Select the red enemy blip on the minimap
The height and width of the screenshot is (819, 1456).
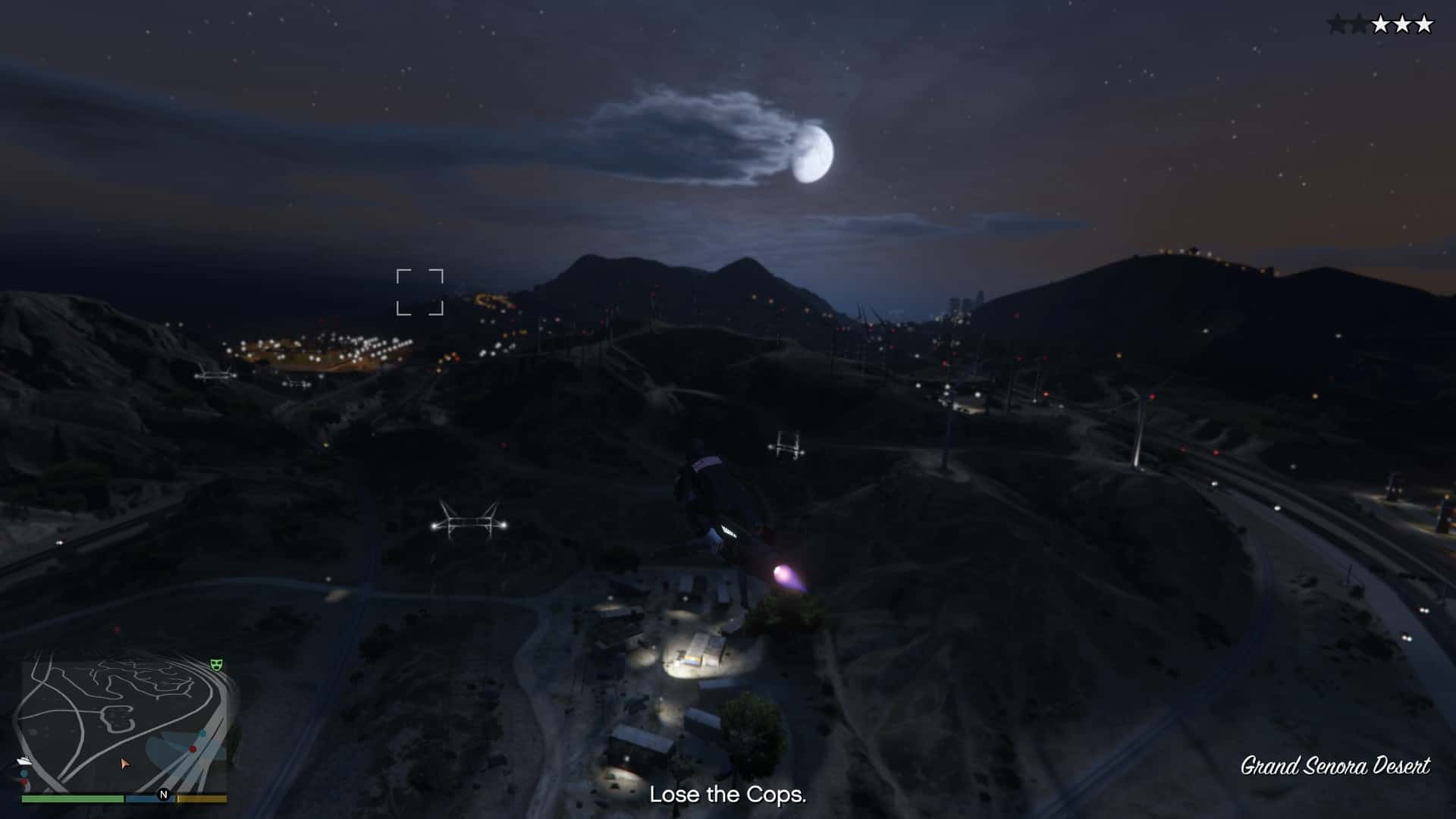tap(193, 749)
